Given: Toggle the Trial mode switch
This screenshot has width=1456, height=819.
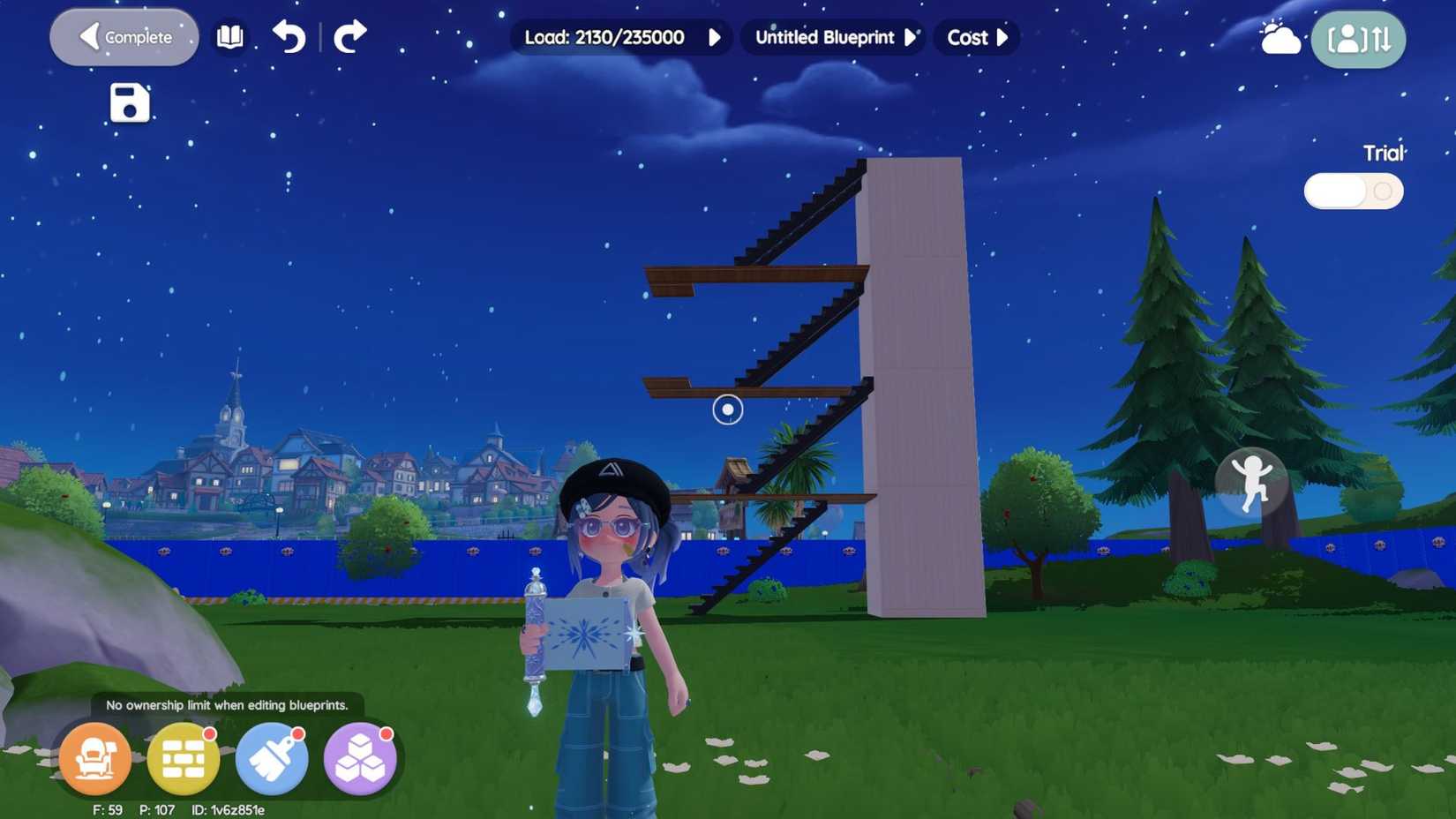Looking at the screenshot, I should pyautogui.click(x=1355, y=191).
